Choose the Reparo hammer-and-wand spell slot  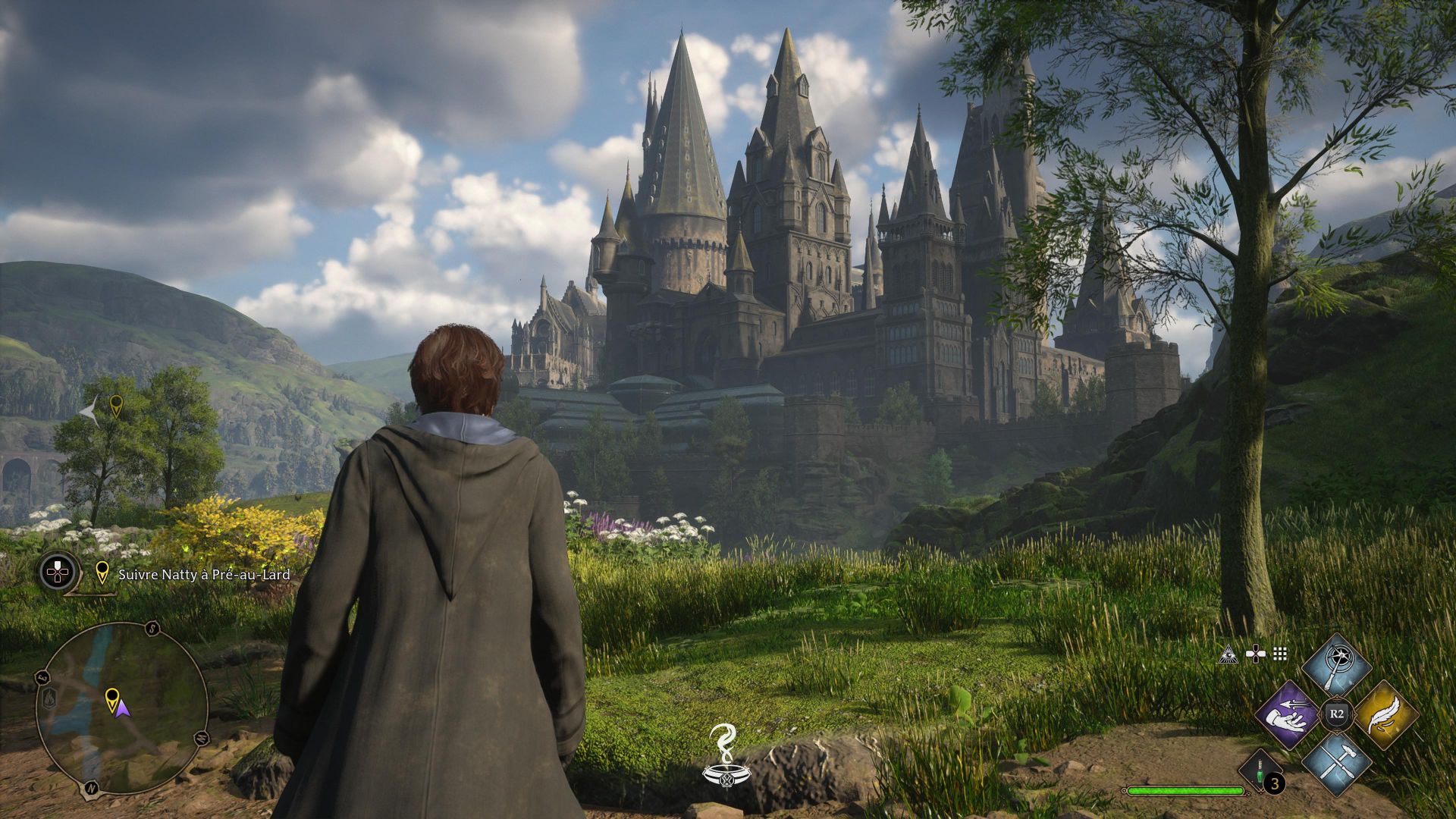pos(1336,763)
